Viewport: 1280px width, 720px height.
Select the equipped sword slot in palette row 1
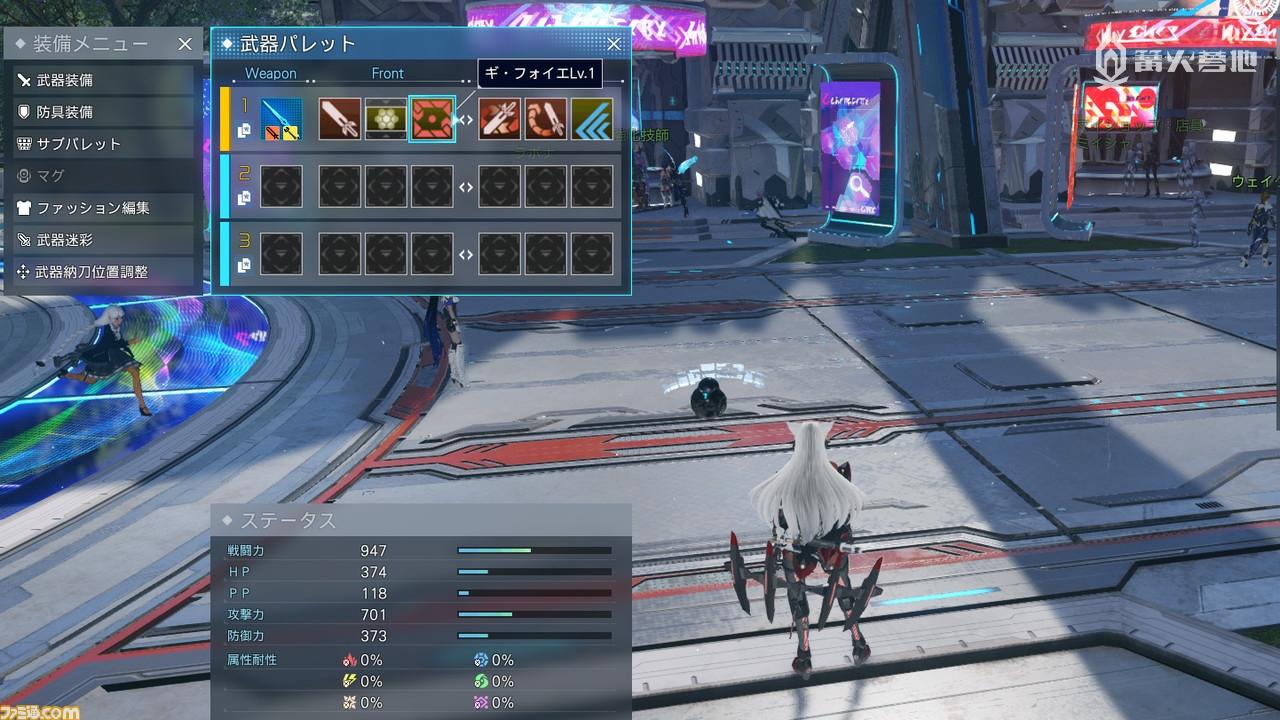[282, 117]
